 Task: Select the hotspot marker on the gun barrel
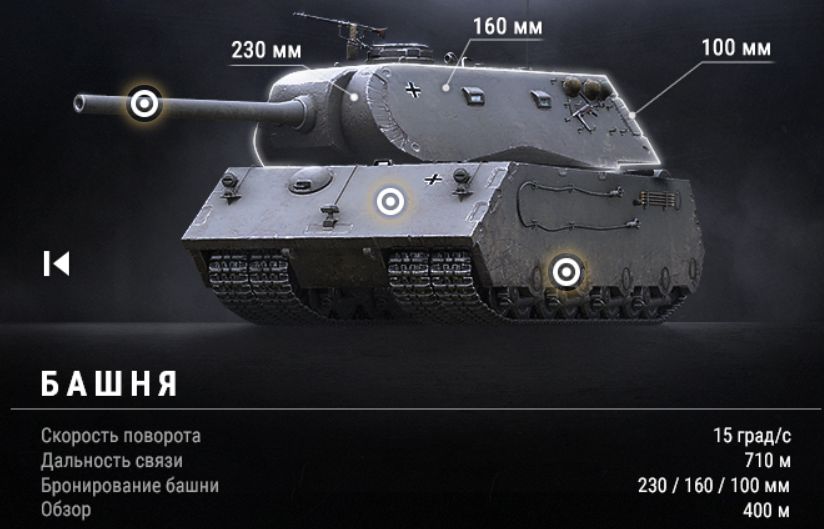(x=145, y=102)
